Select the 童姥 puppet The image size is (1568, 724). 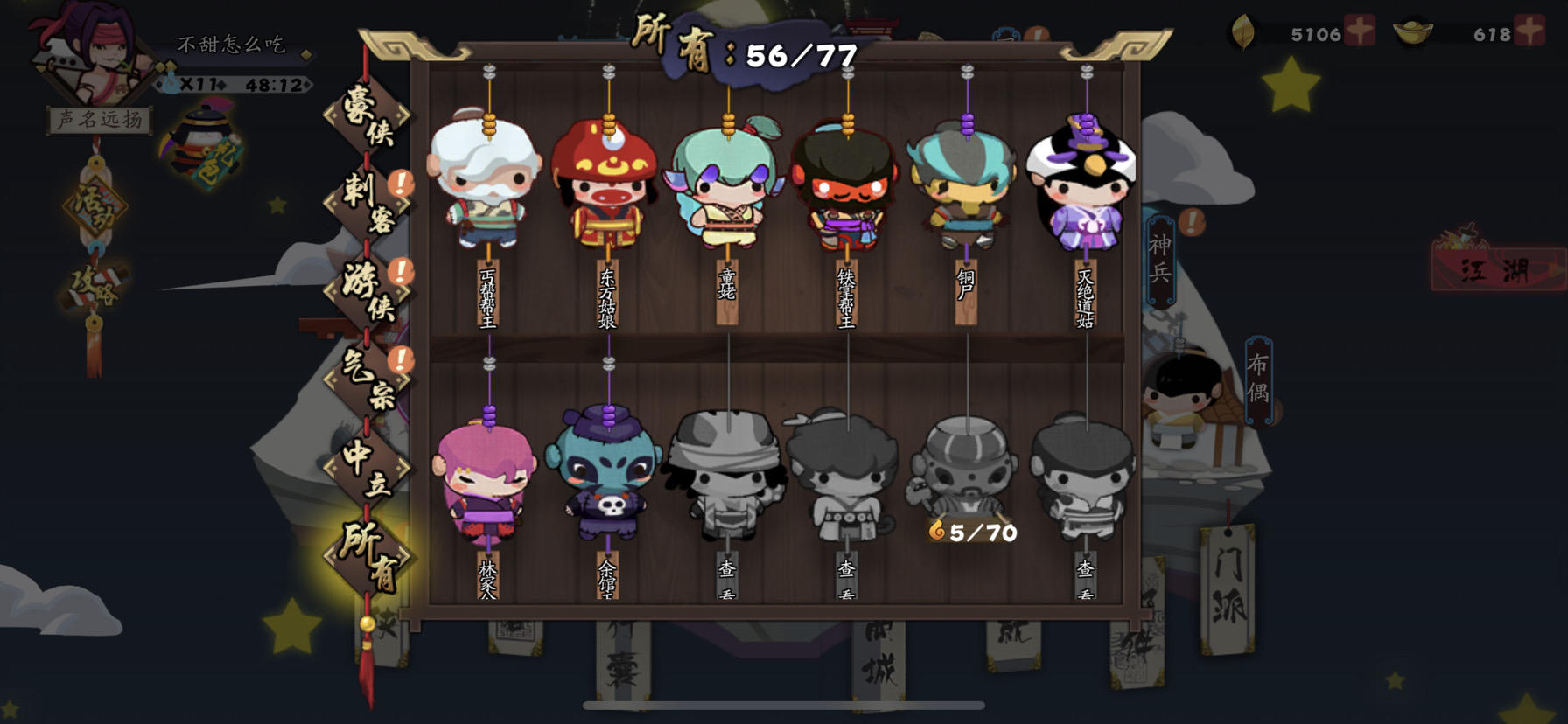(x=725, y=184)
